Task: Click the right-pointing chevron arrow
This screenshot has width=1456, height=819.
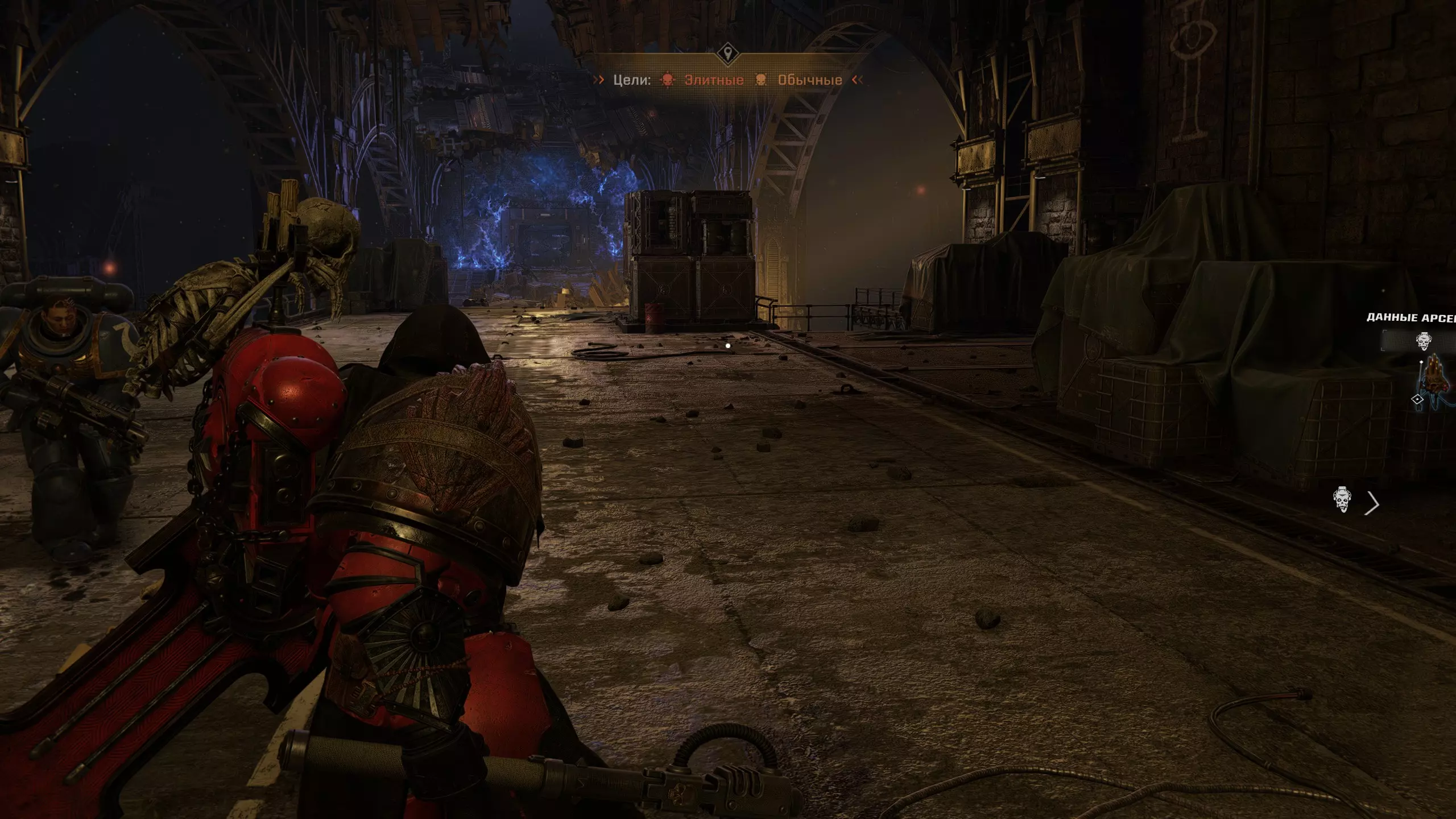Action: 1373,503
